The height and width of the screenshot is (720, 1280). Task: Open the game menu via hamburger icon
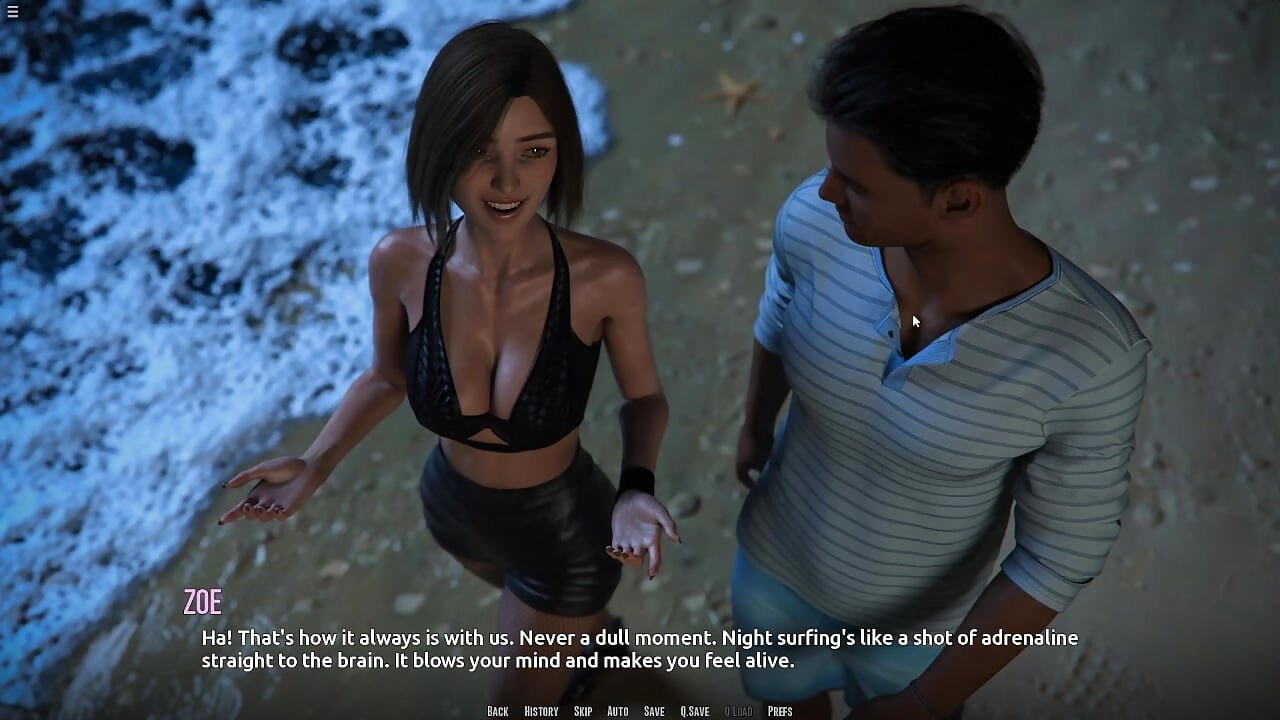[13, 13]
